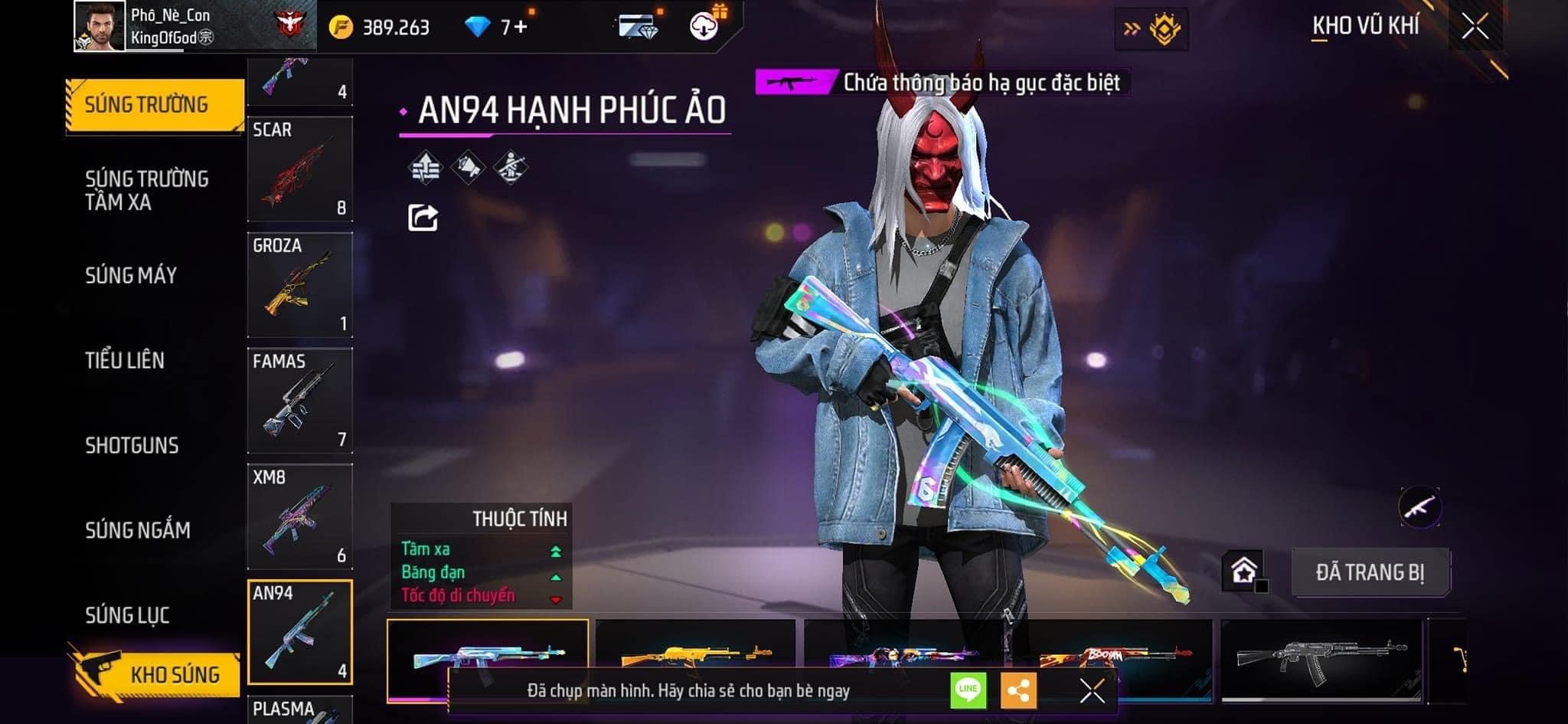Screen dimensions: 1568x724
Task: Open the player profile avatar
Action: (x=100, y=27)
